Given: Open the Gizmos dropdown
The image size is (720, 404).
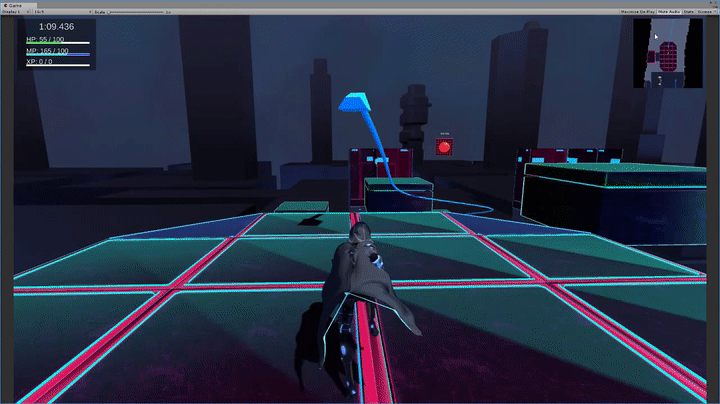Looking at the screenshot, I should [705, 11].
